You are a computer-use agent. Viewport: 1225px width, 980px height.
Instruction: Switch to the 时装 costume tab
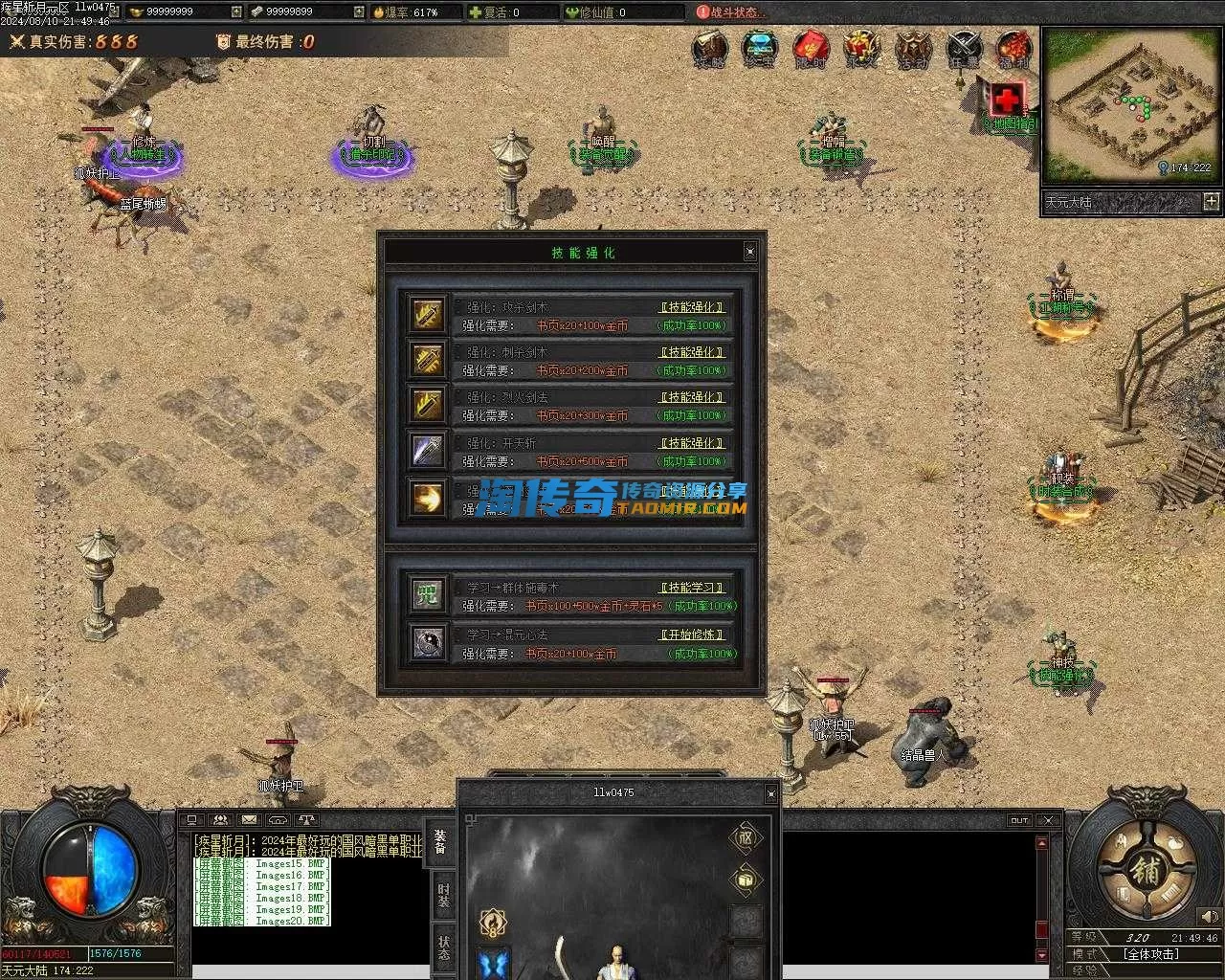pyautogui.click(x=443, y=894)
